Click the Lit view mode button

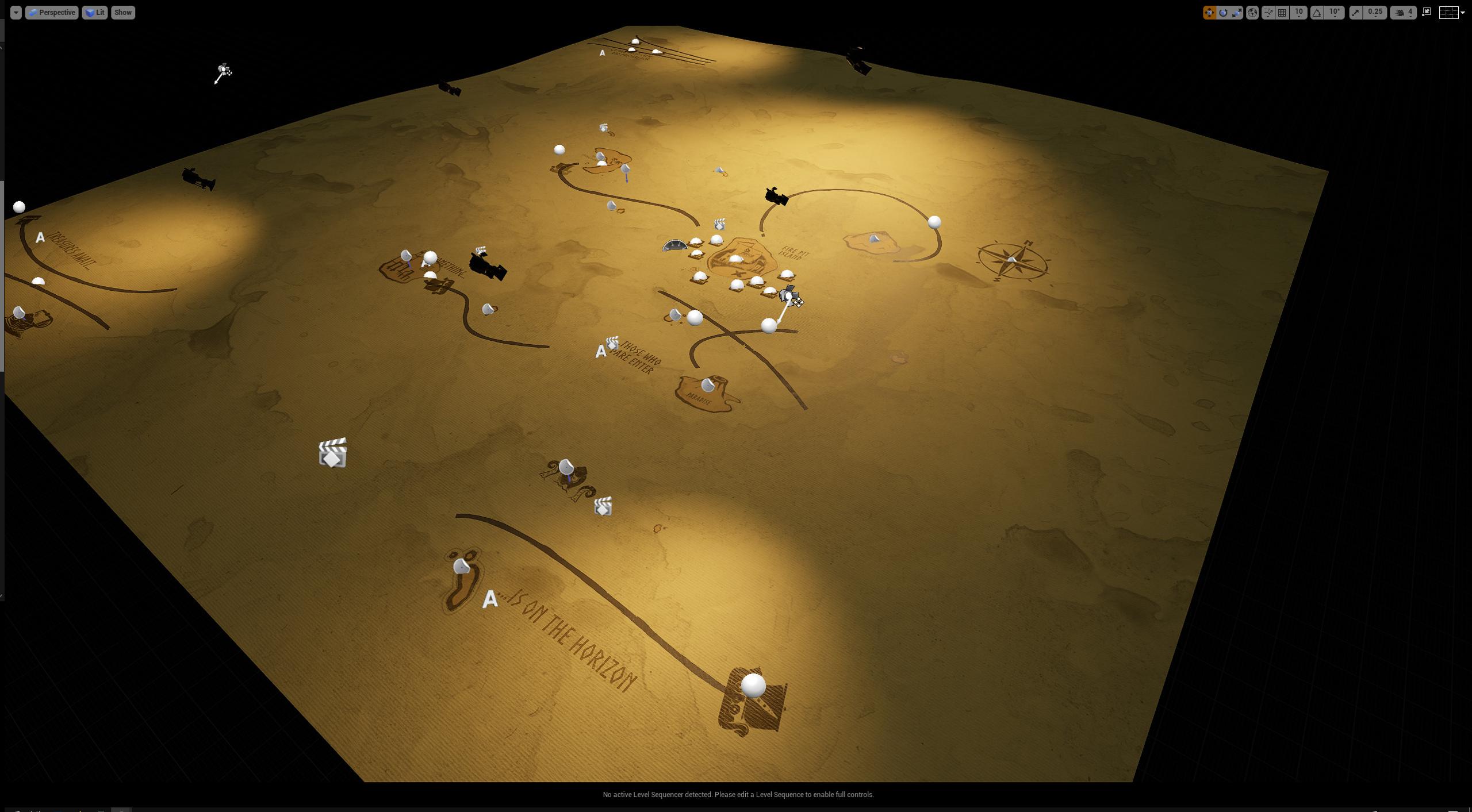95,12
